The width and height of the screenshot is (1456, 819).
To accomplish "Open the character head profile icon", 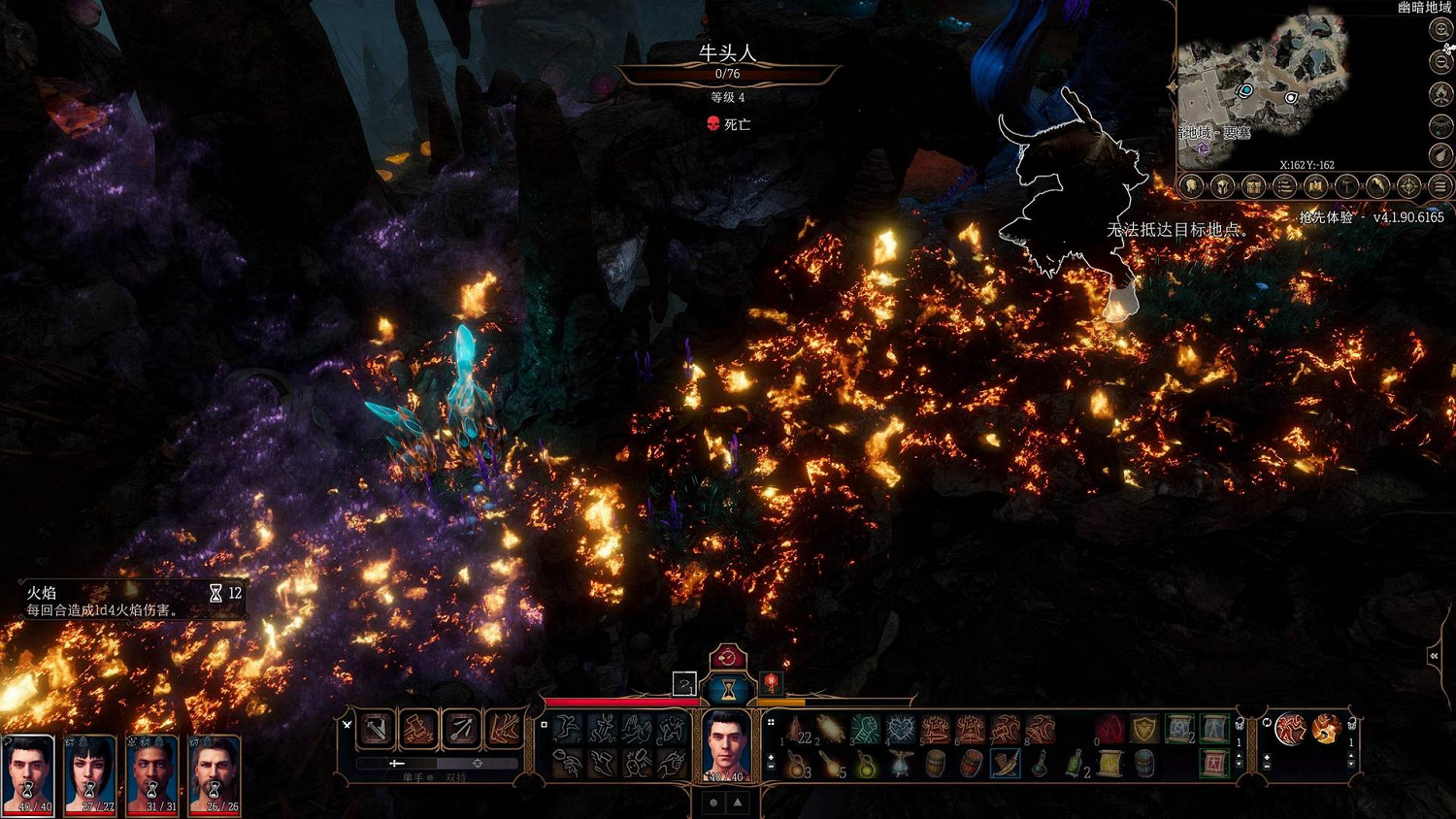I will tap(1192, 186).
